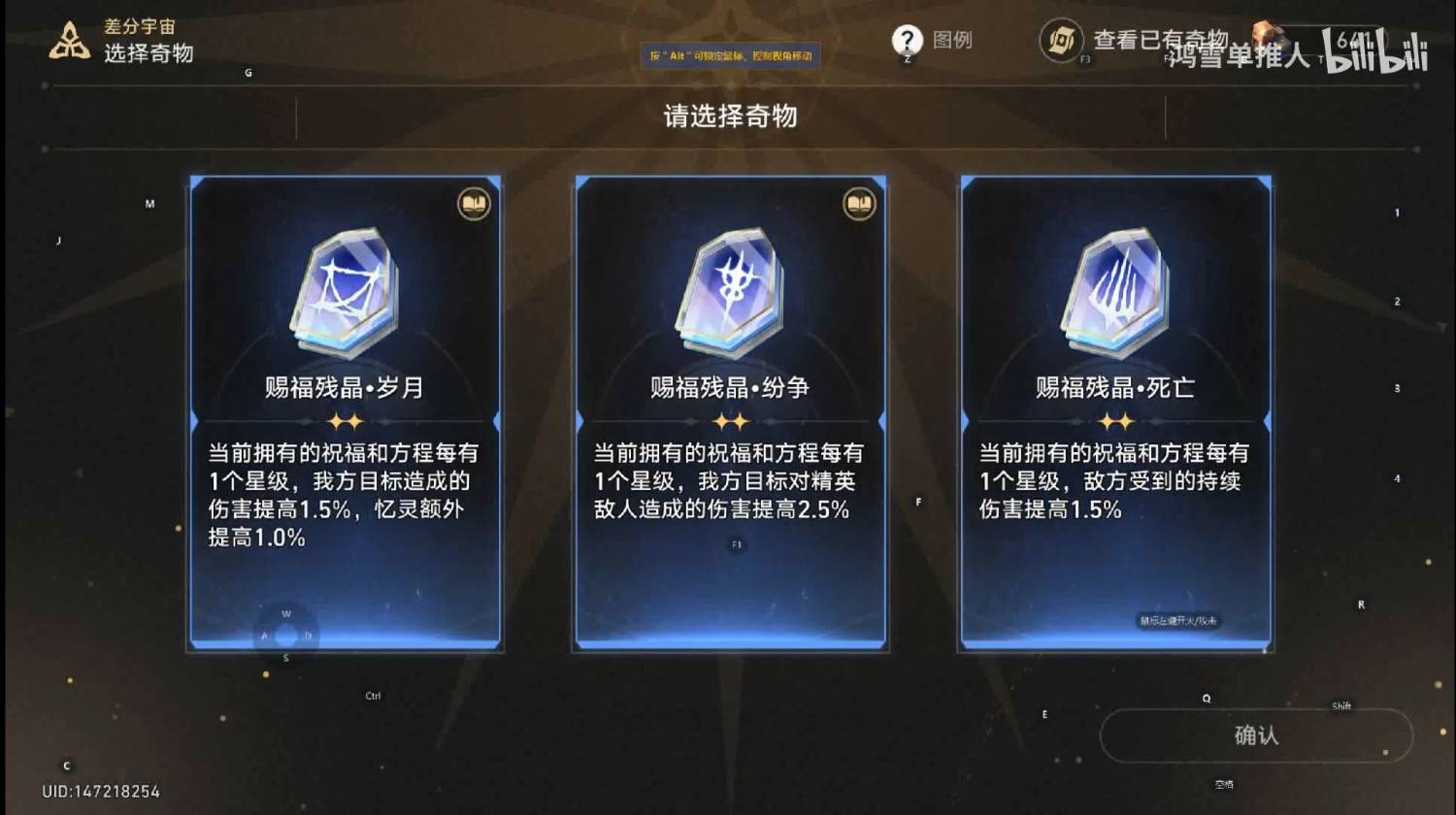Click the WASD movement overlay control

pyautogui.click(x=284, y=636)
